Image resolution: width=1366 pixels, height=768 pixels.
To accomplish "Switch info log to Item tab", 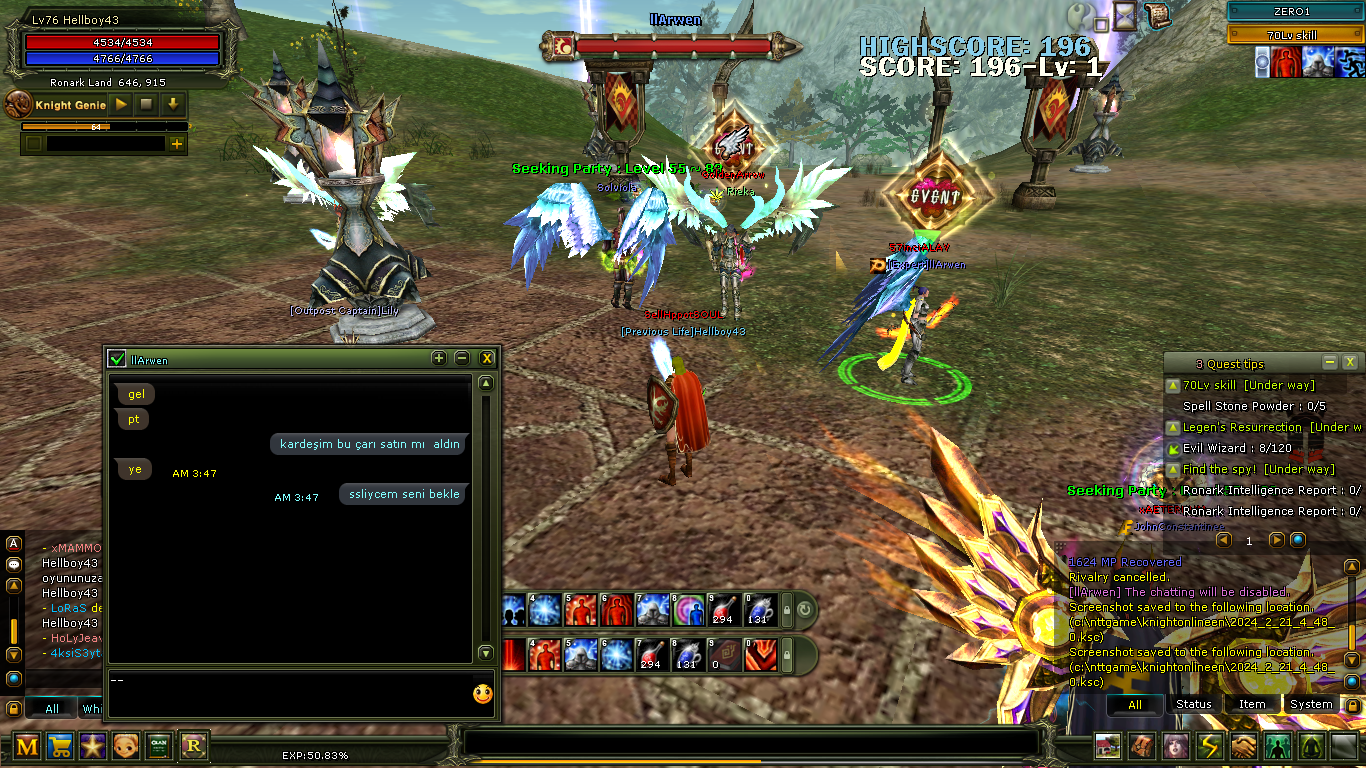I will coord(1252,704).
